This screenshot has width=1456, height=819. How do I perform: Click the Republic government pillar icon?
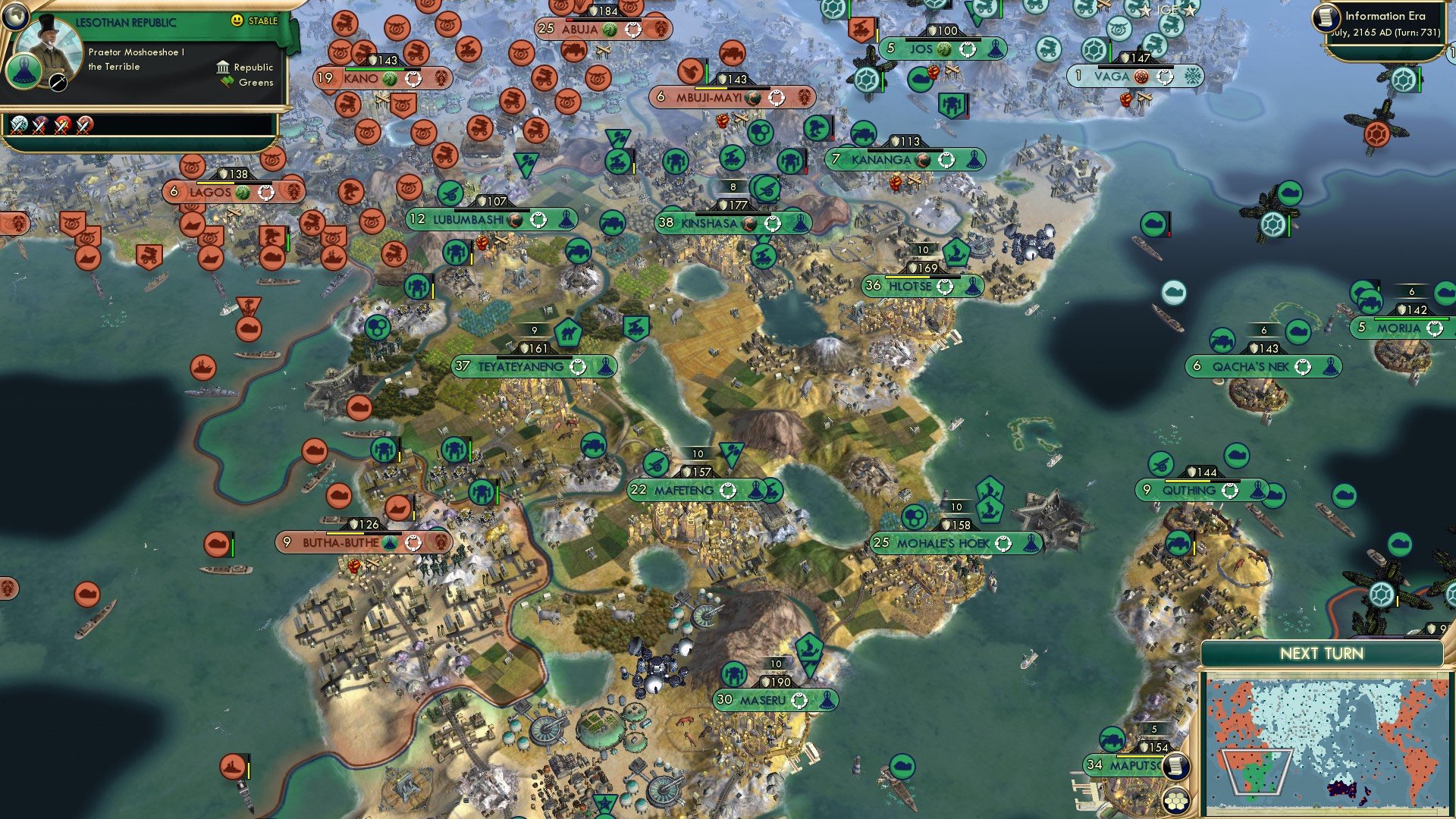point(223,67)
